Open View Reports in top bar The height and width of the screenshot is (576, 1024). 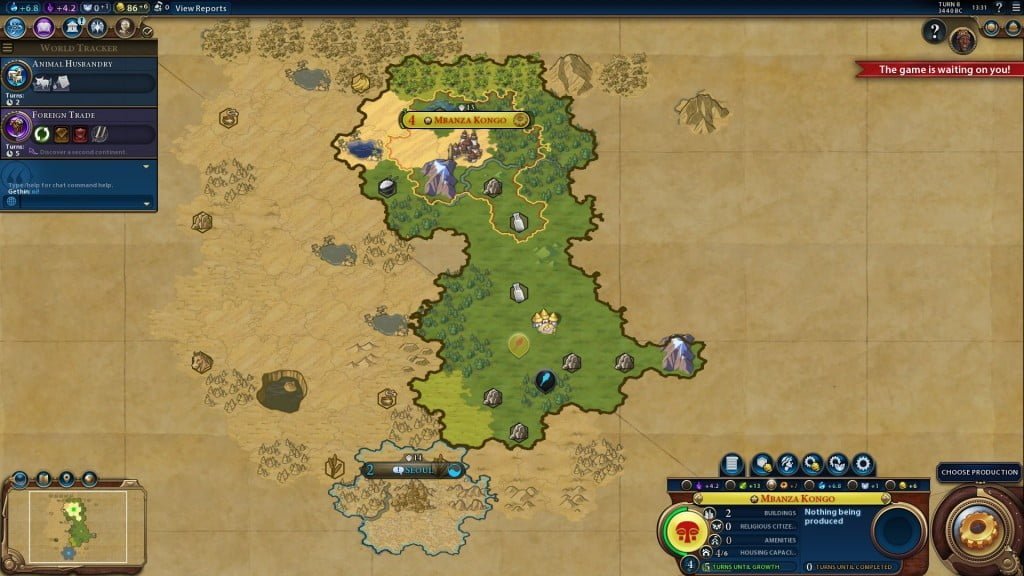[200, 8]
